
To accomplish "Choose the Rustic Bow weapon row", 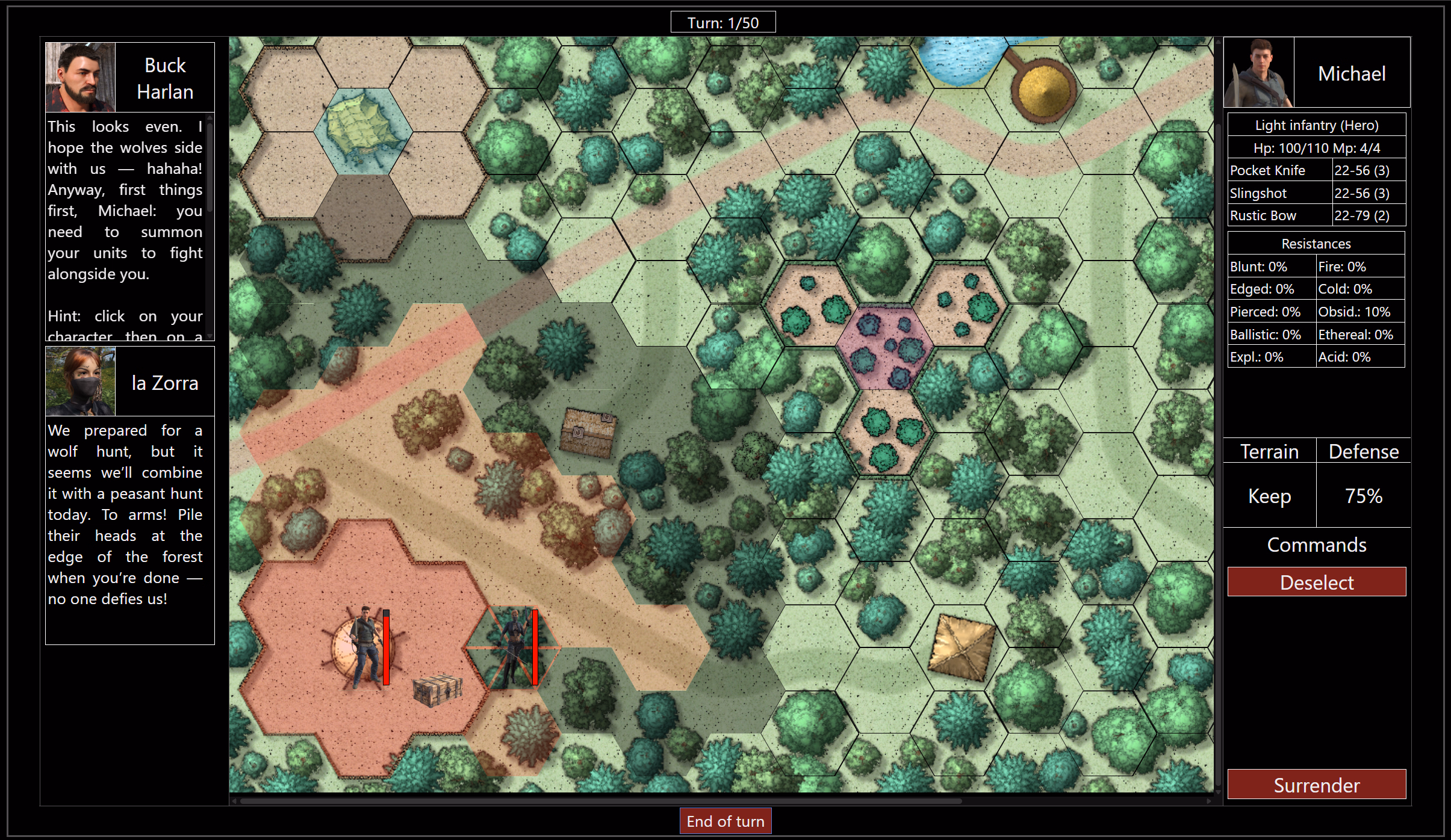I will click(x=1316, y=215).
